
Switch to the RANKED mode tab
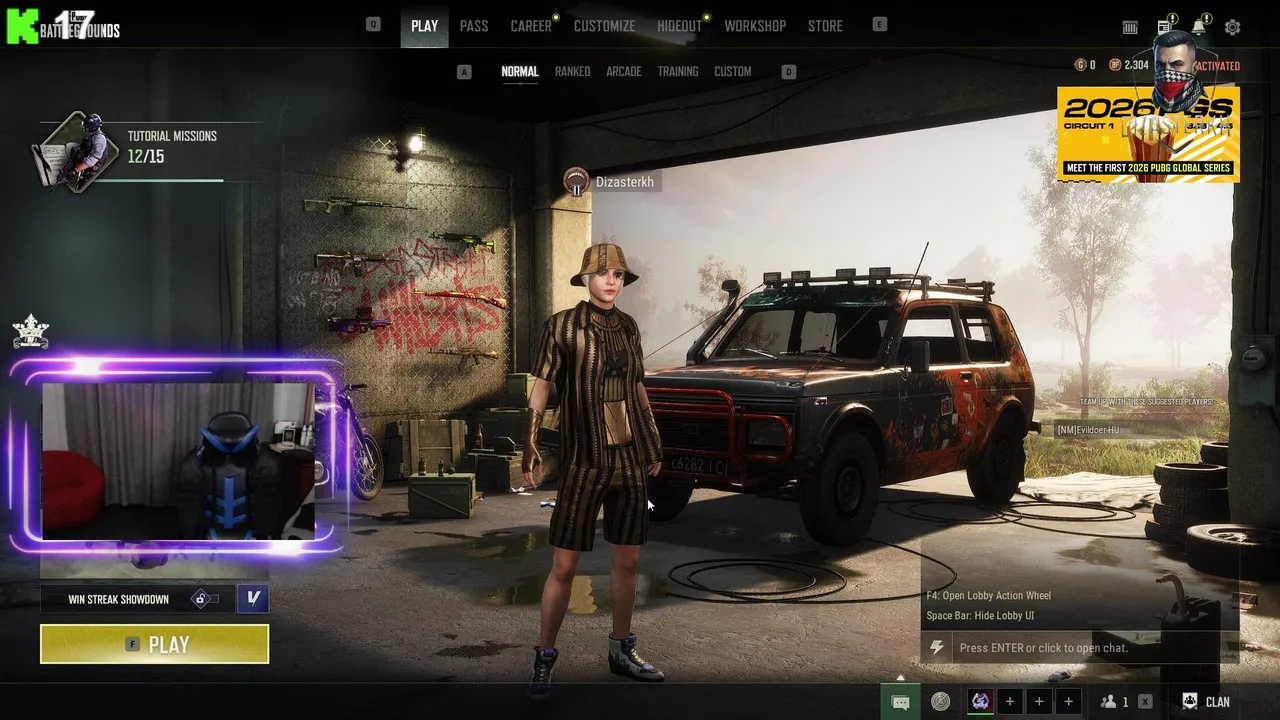(x=572, y=72)
